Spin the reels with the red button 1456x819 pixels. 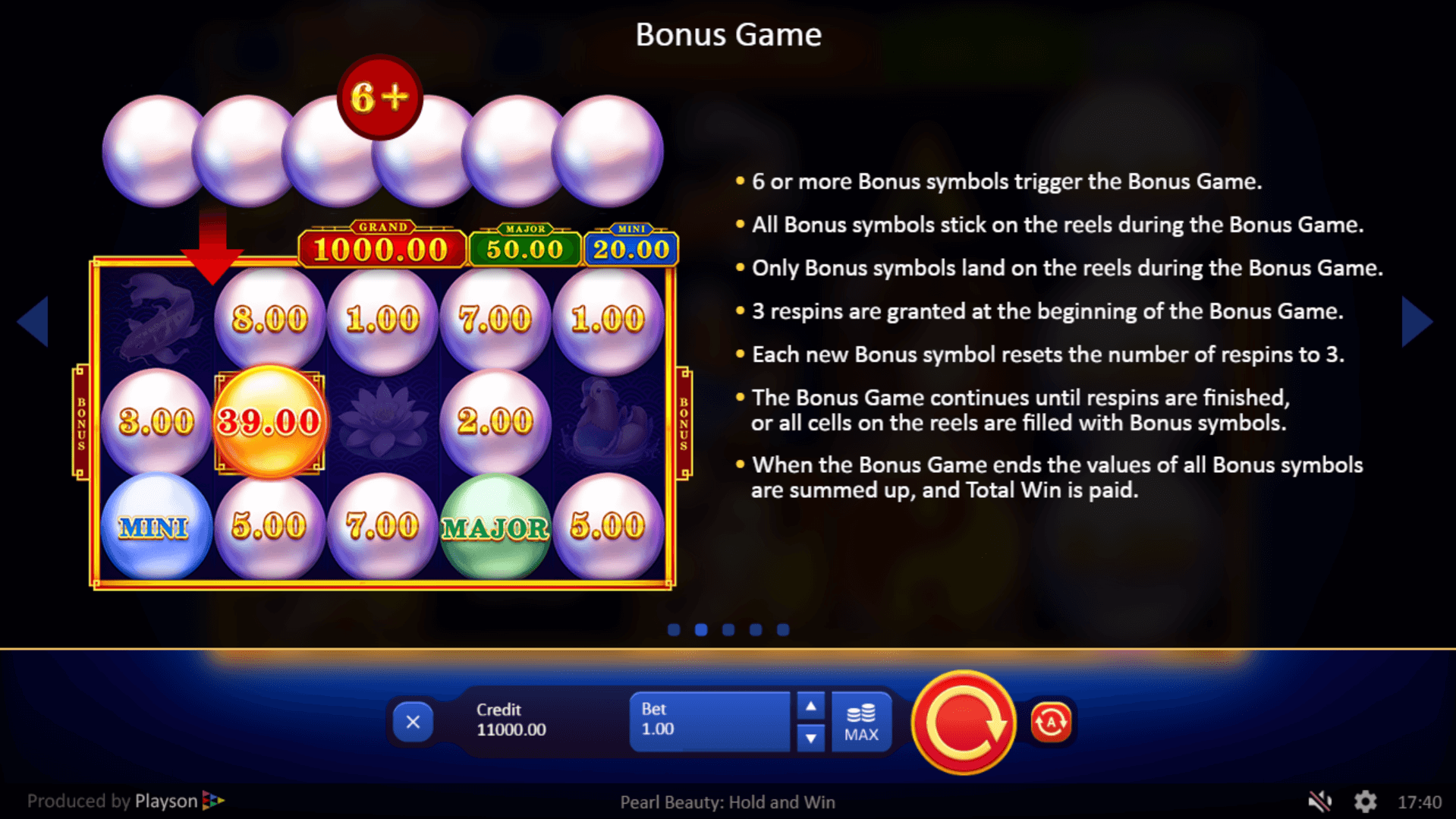pyautogui.click(x=964, y=723)
